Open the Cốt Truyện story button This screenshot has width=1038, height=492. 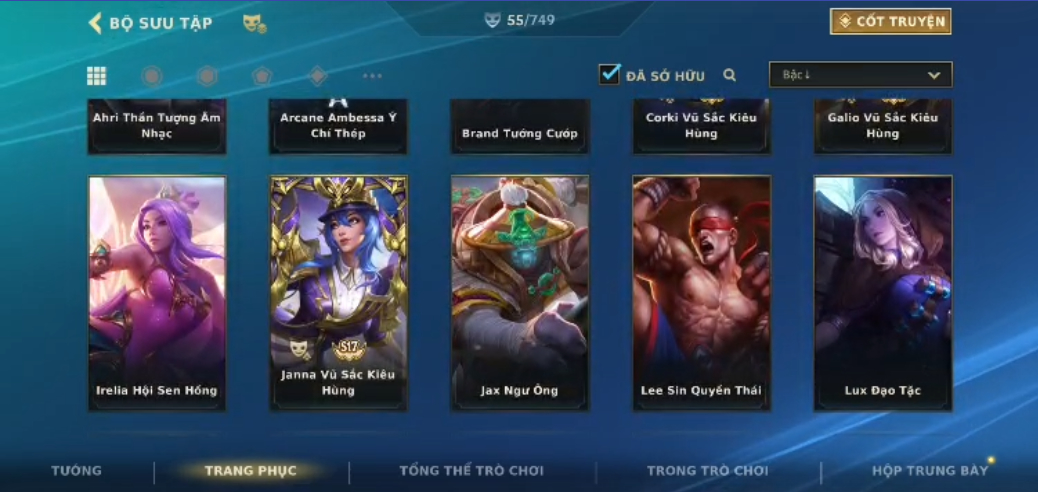890,21
